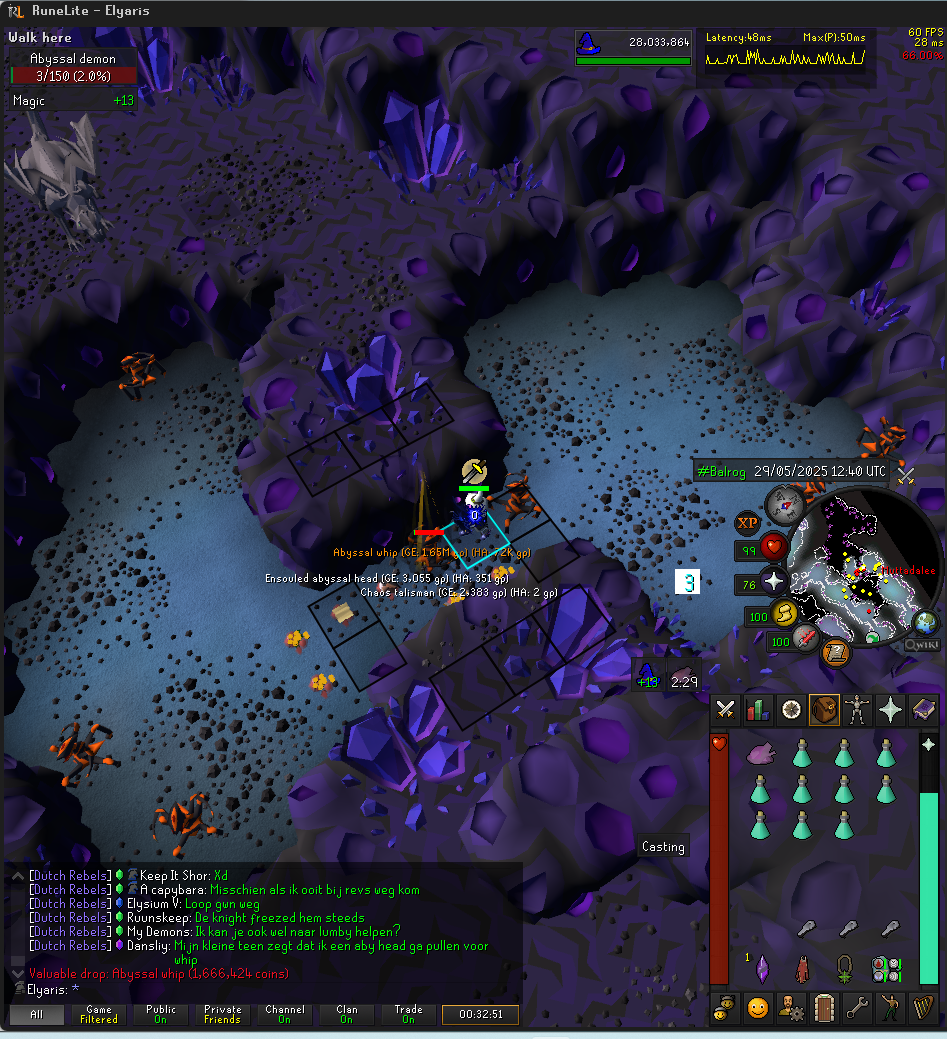Screen dimensions: 947x1039
Task: Open the wrench Settings tab
Action: tap(857, 1008)
